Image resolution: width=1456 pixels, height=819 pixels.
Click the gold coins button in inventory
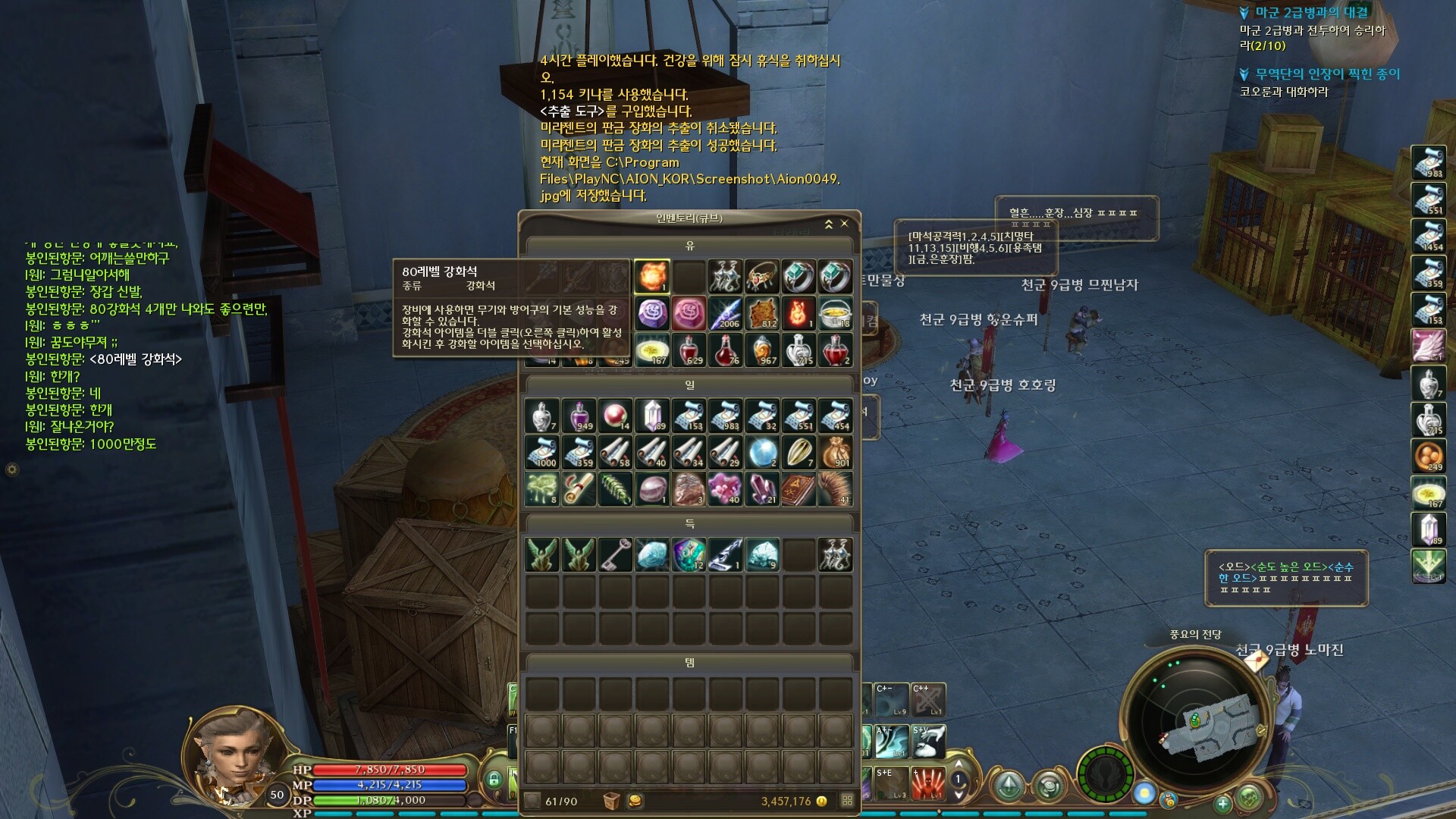point(635,801)
